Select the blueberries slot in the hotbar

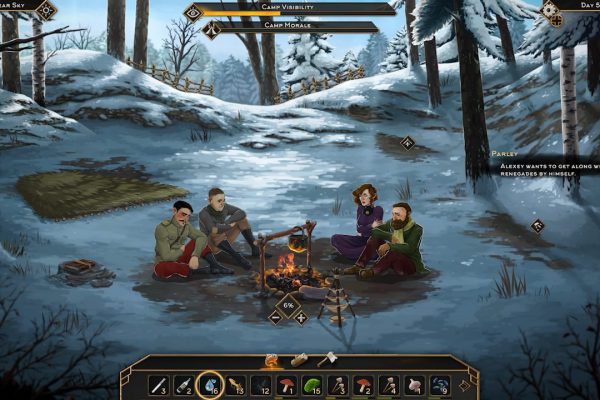pyautogui.click(x=439, y=384)
